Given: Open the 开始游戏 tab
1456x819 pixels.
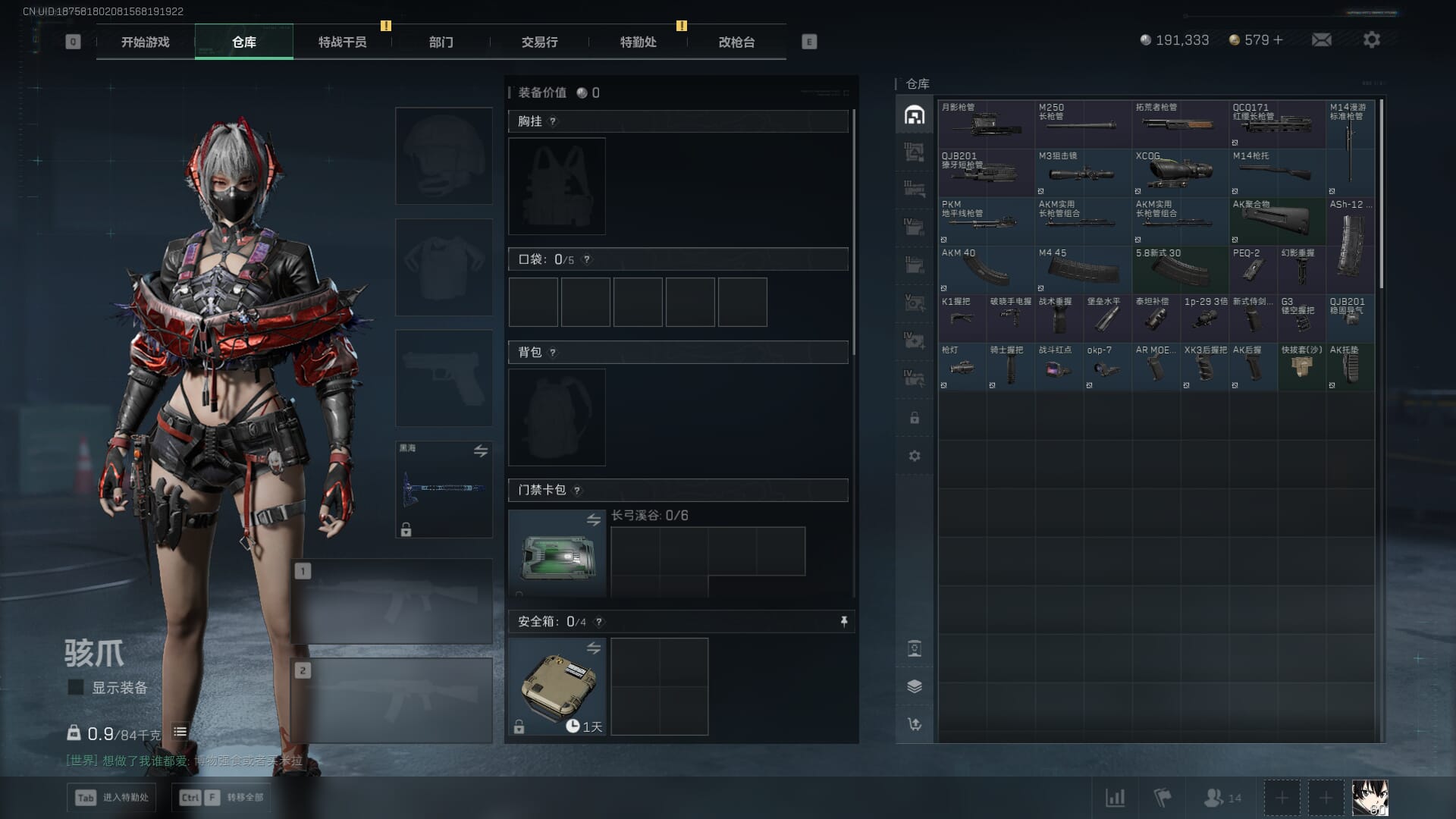Looking at the screenshot, I should coord(145,42).
